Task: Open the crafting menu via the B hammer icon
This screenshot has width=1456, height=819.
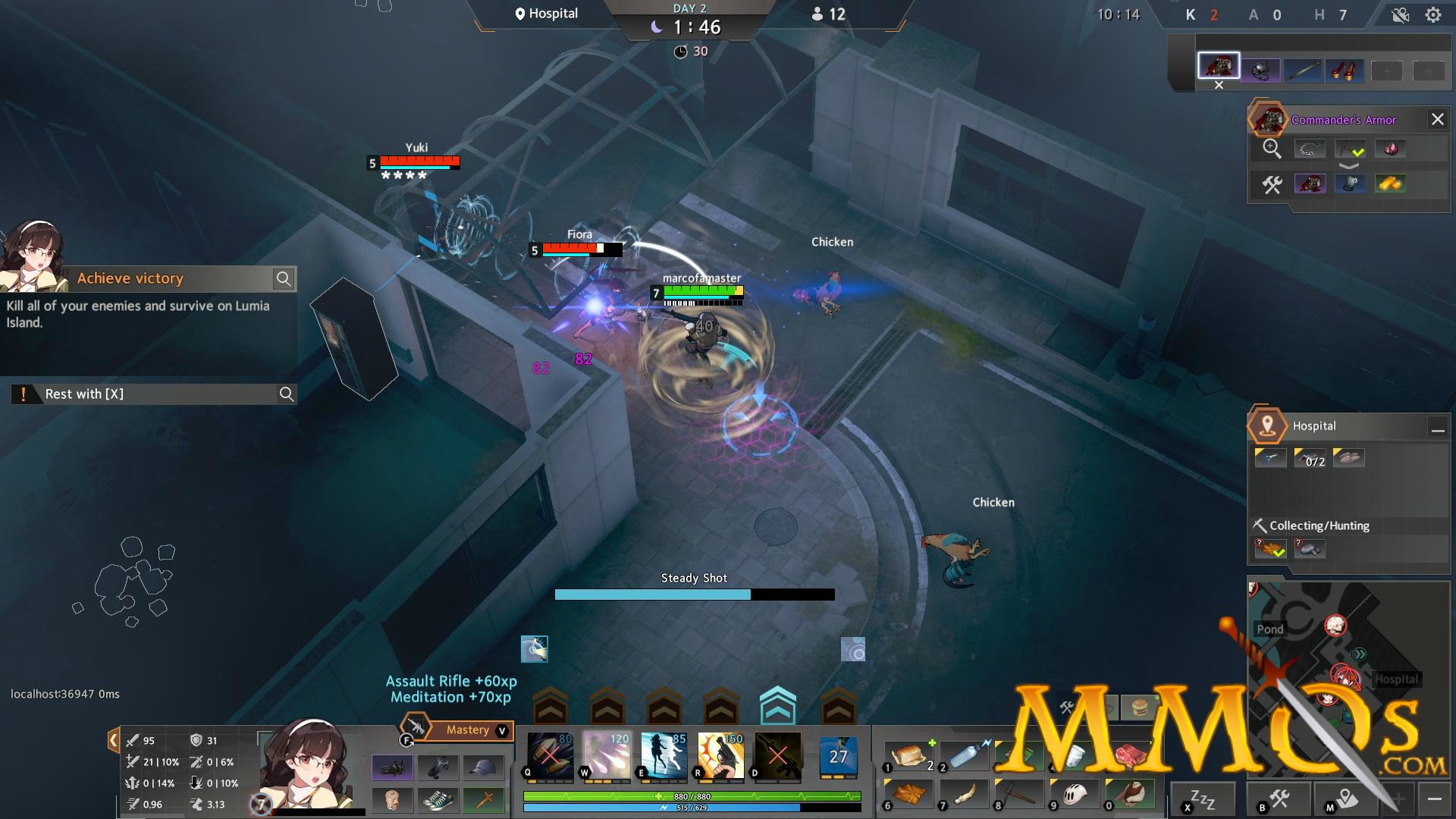Action: [x=1279, y=800]
